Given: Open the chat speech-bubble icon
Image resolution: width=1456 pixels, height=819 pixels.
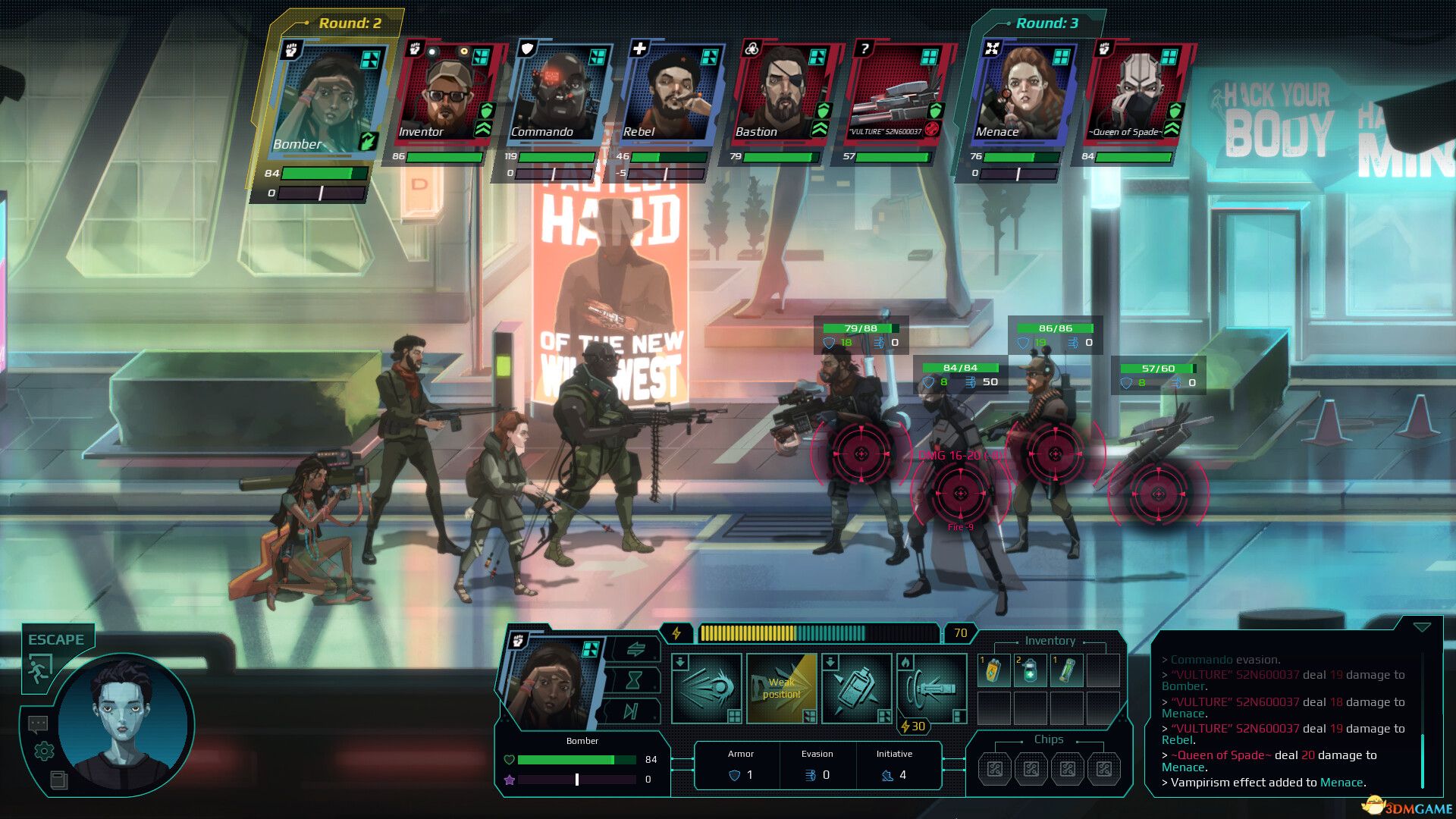Looking at the screenshot, I should coord(38,724).
